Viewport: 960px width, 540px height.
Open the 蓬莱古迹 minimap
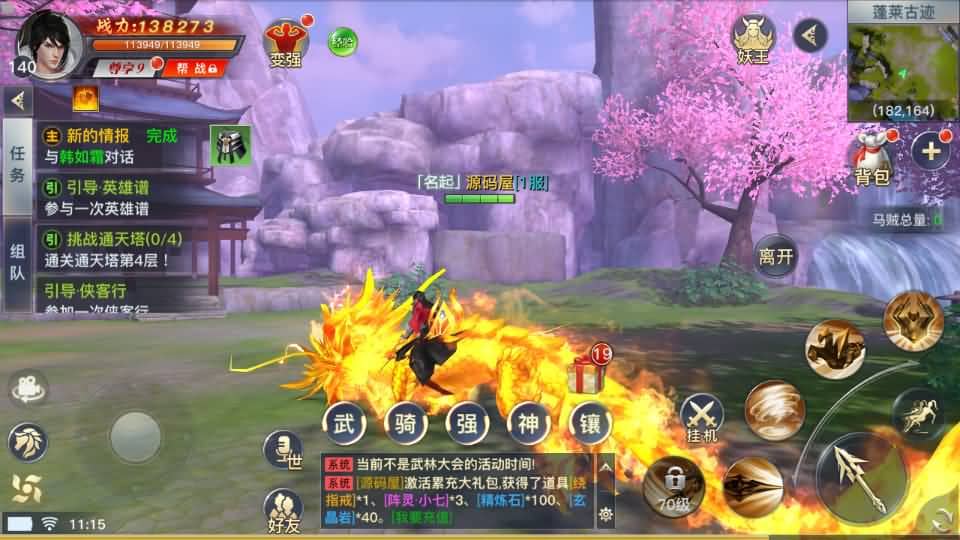[902, 60]
